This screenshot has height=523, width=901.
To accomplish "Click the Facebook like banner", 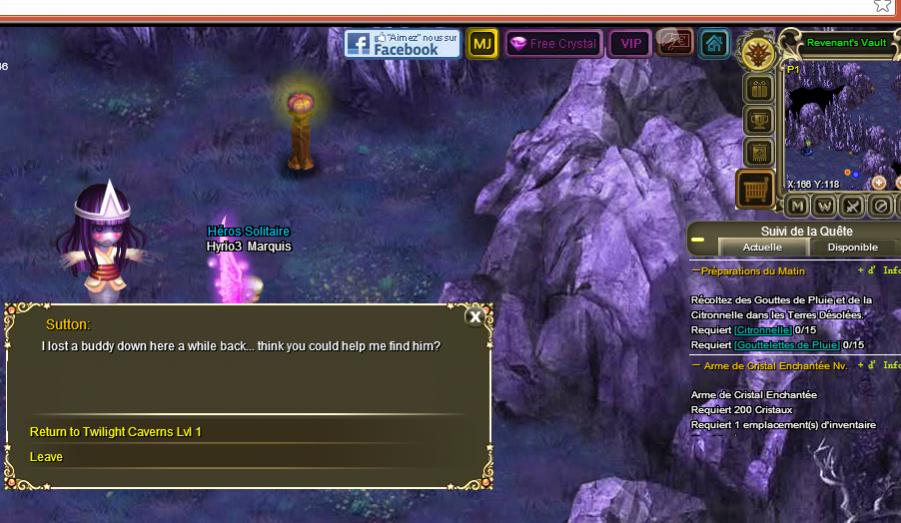I will [x=402, y=43].
